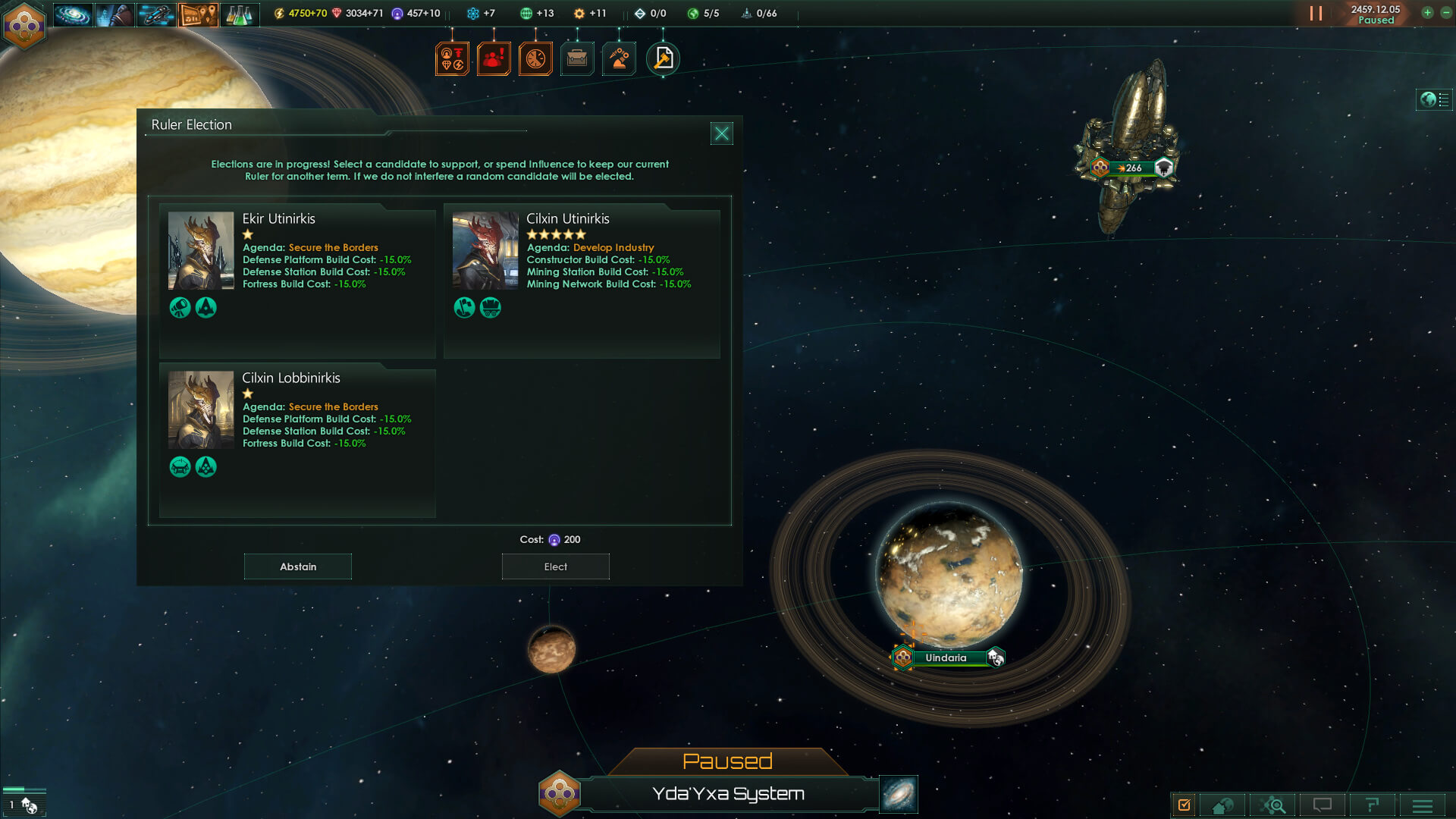Viewport: 1456px width, 819px height.
Task: Increase game speed with the plus button
Action: point(1427,13)
